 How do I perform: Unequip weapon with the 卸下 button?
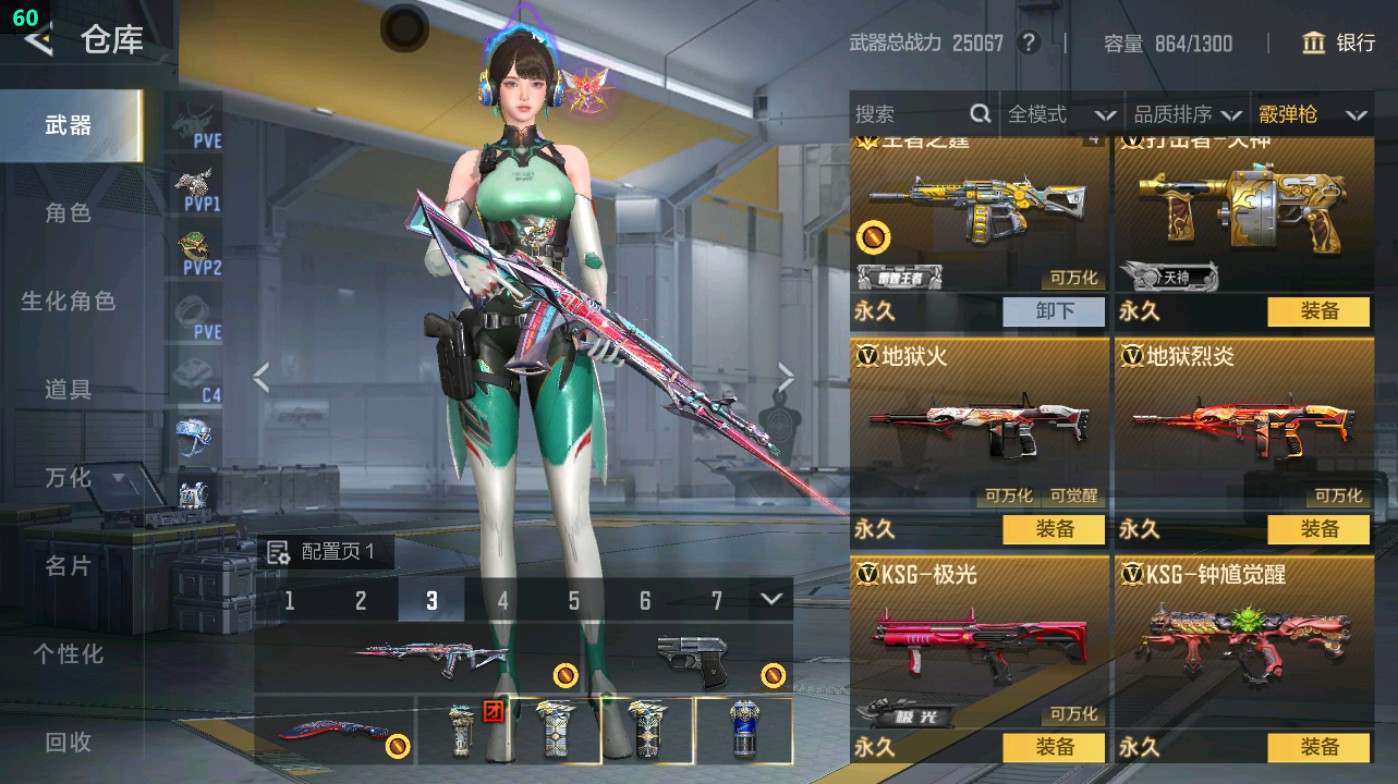coord(1054,311)
